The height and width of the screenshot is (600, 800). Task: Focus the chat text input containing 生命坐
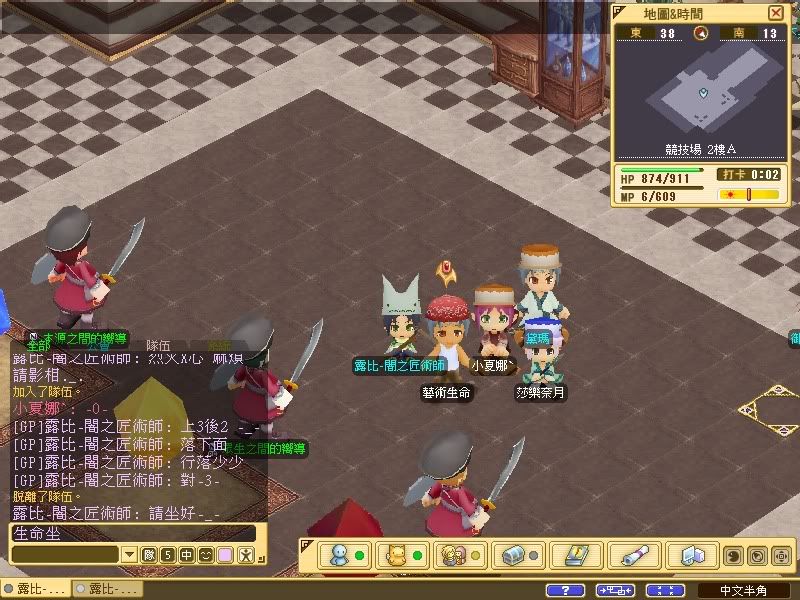click(x=130, y=533)
